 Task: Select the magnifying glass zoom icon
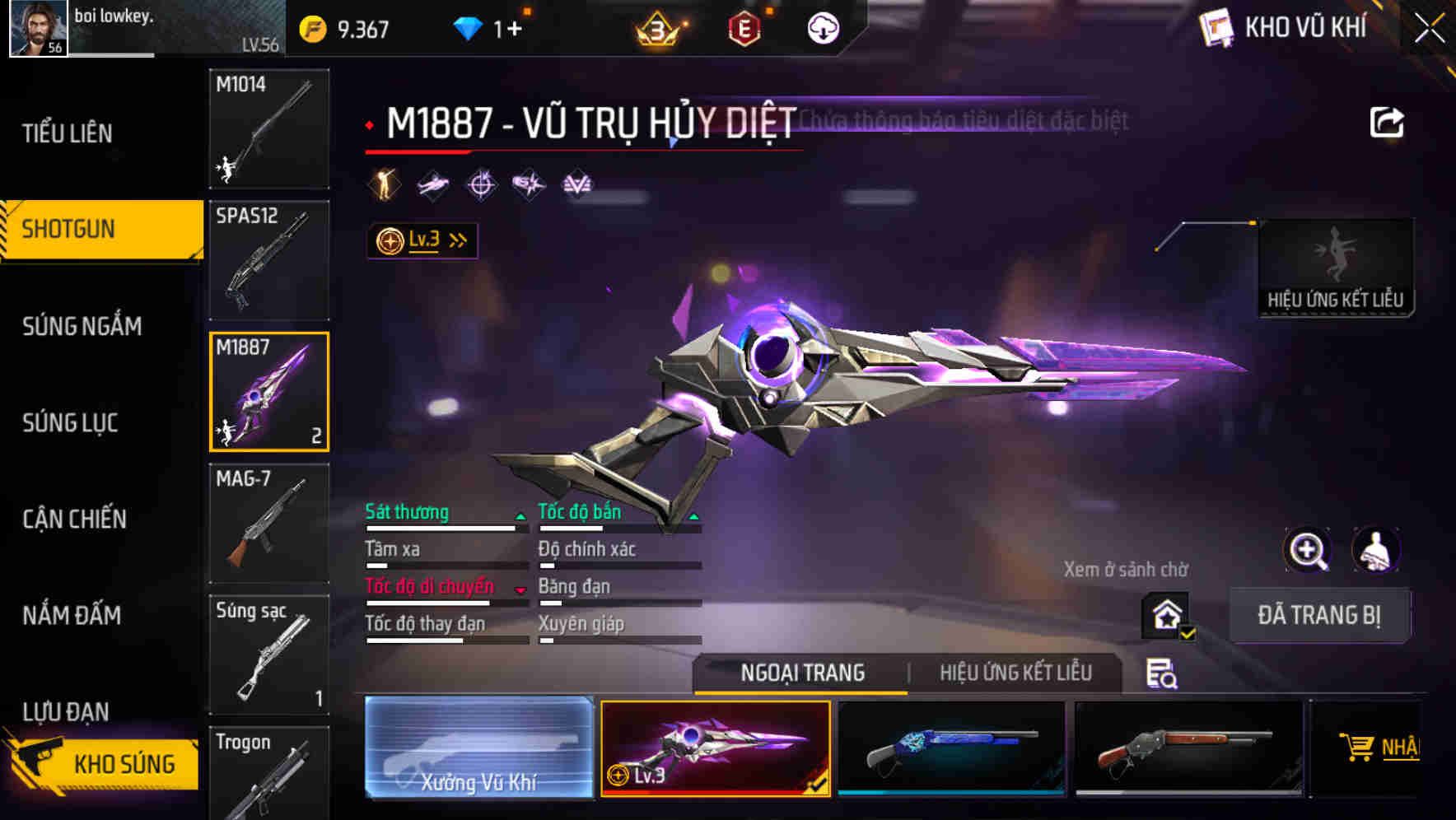[x=1308, y=550]
